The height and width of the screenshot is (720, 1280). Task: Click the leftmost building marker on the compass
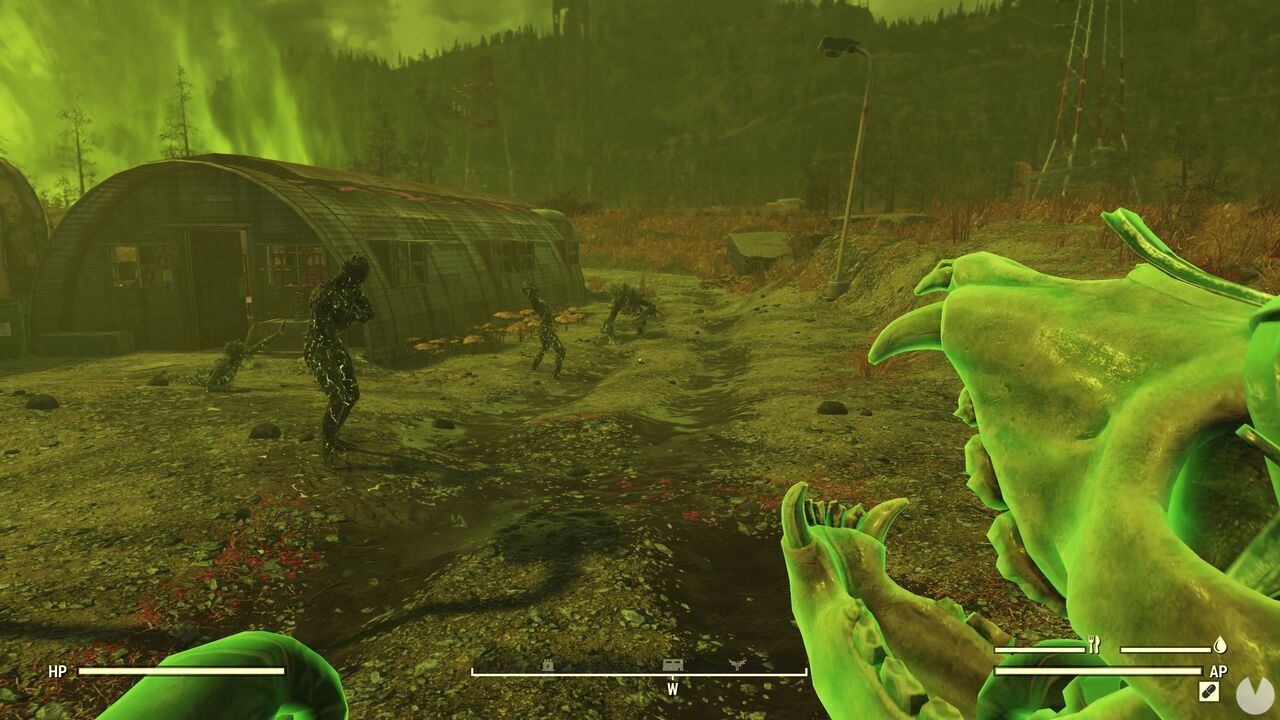[546, 665]
